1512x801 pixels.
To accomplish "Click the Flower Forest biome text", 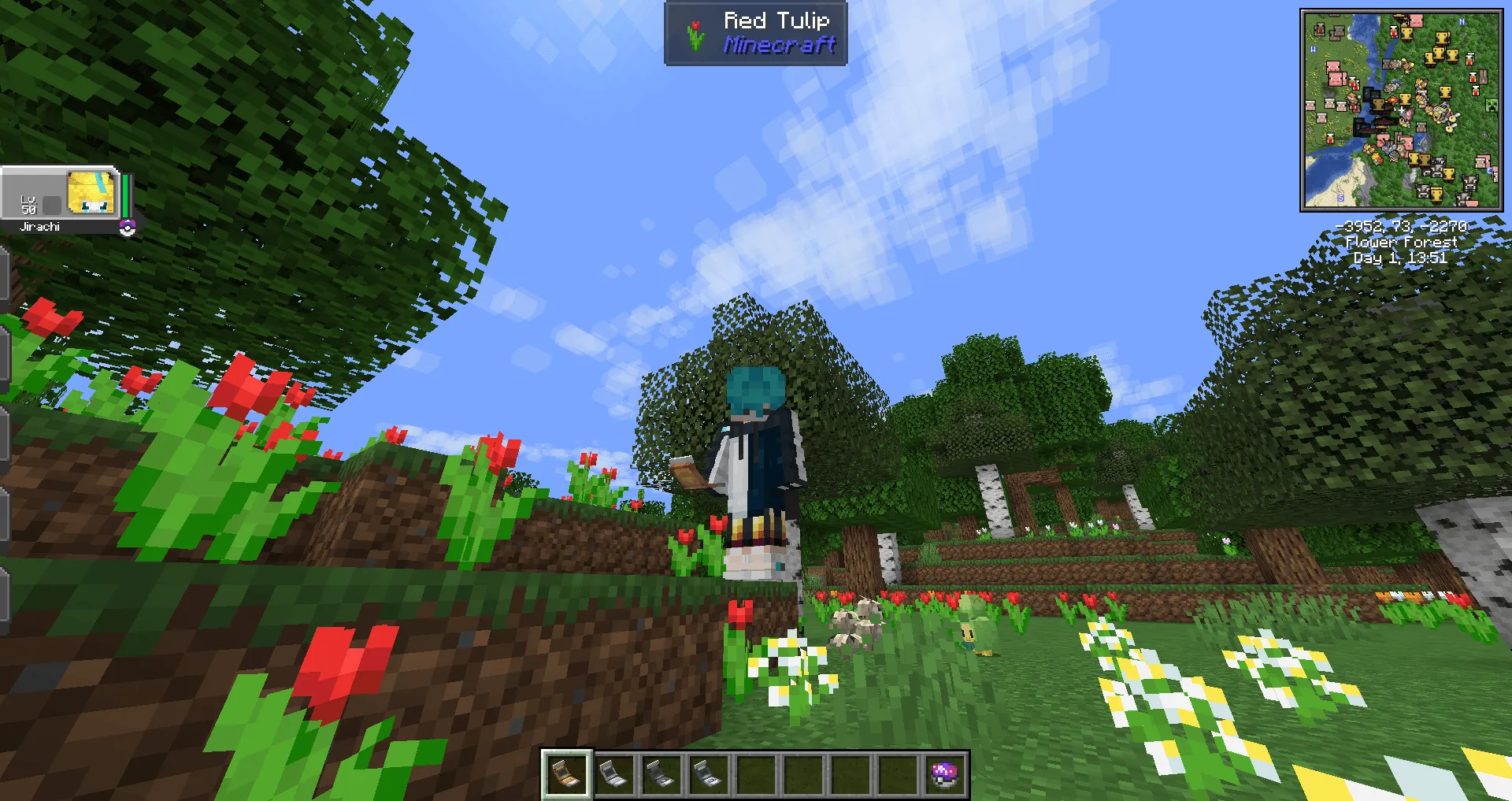I will [x=1400, y=243].
